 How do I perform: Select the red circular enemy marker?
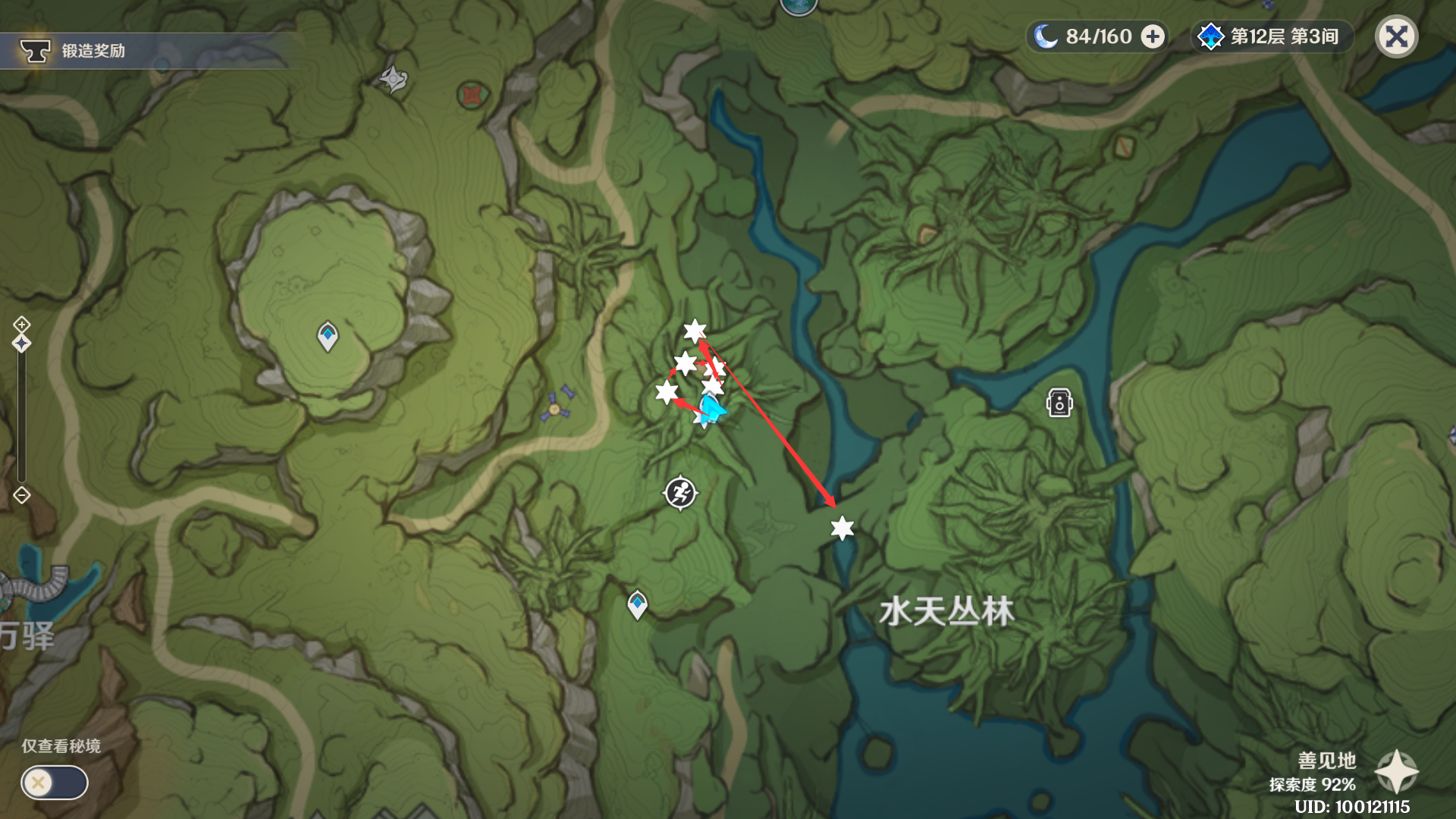click(x=472, y=95)
